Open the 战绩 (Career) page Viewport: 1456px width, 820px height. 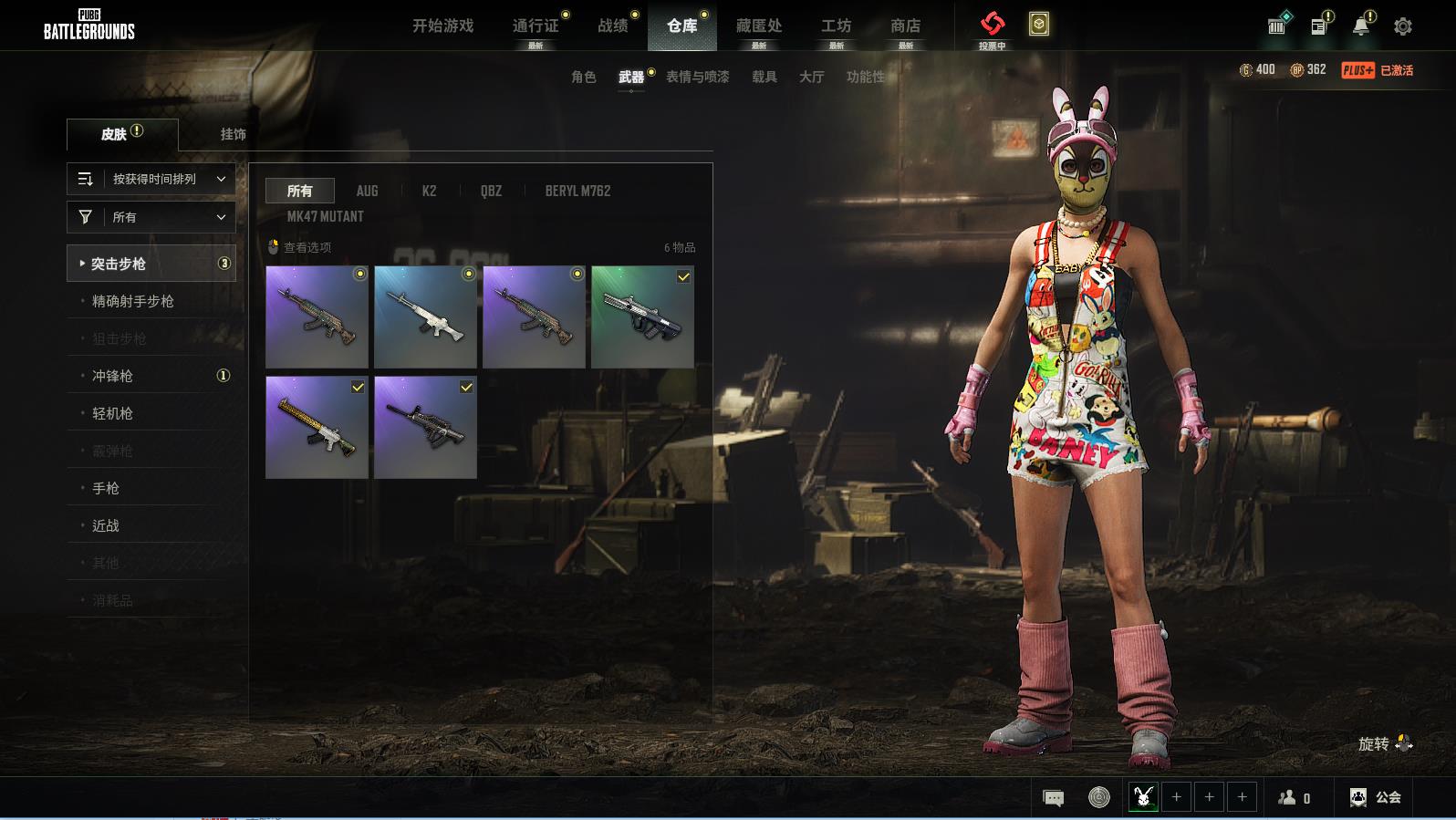[x=613, y=26]
